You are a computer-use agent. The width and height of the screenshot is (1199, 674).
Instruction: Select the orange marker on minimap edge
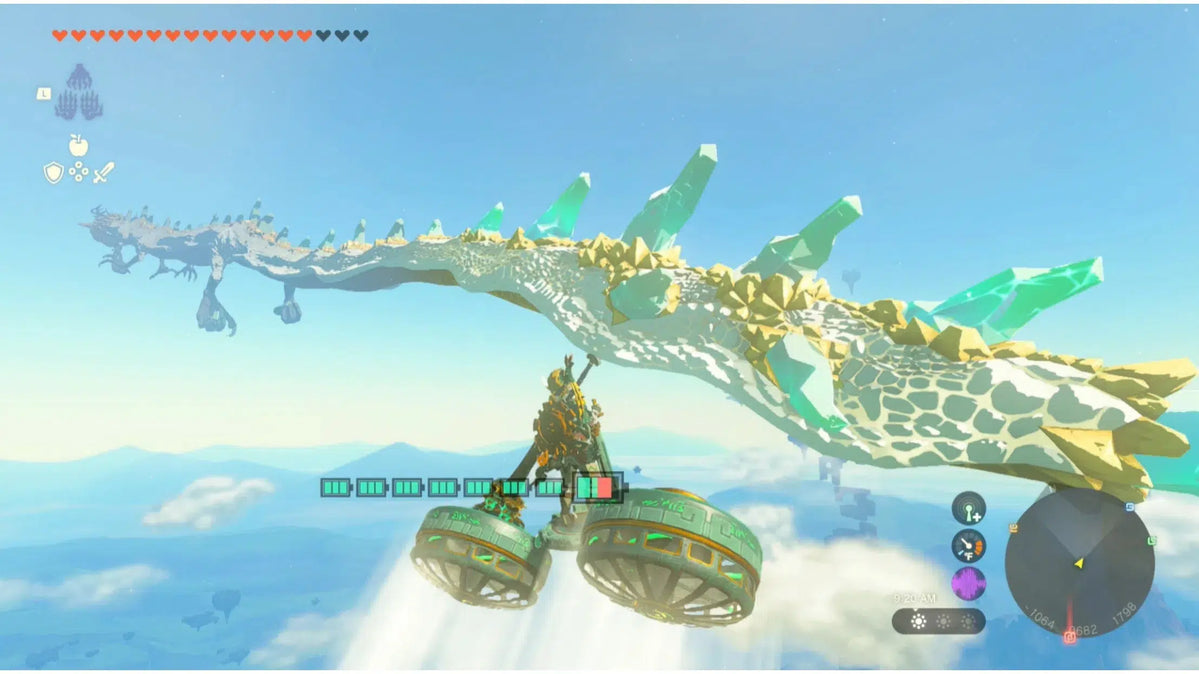[x=1012, y=528]
